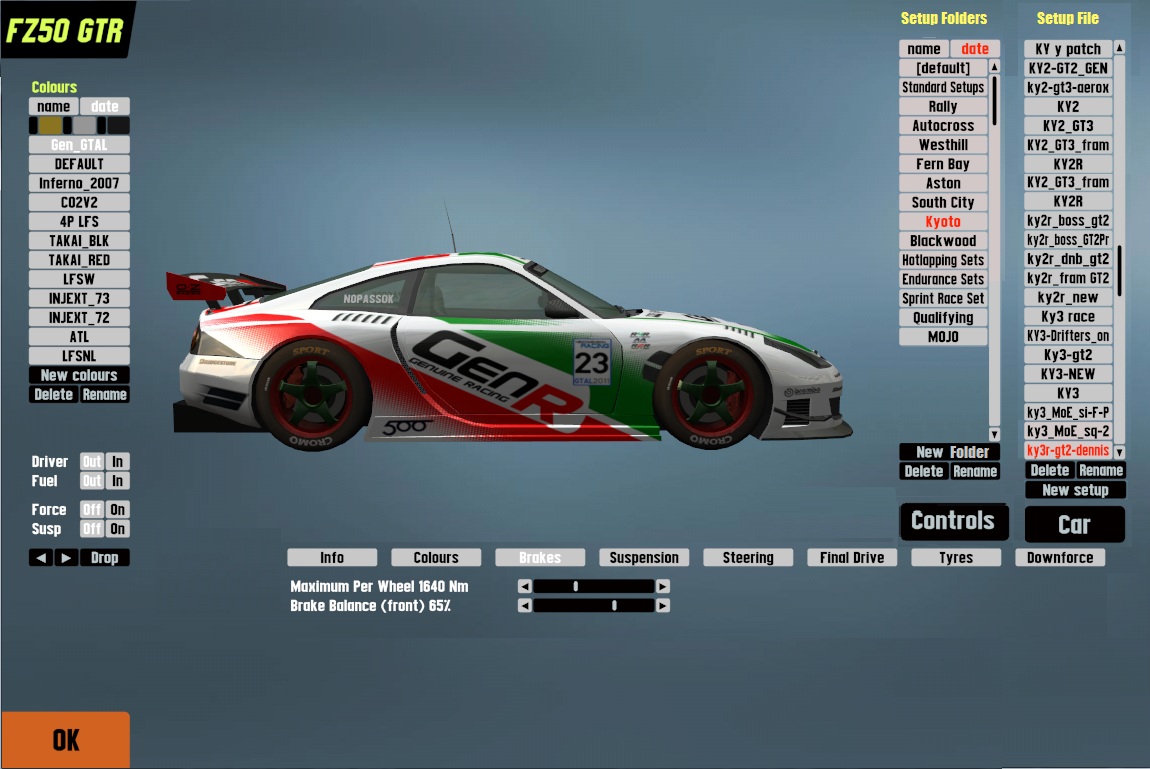Viewport: 1150px width, 769px height.
Task: Choose the Inferno_2007 colour scheme
Action: [79, 183]
